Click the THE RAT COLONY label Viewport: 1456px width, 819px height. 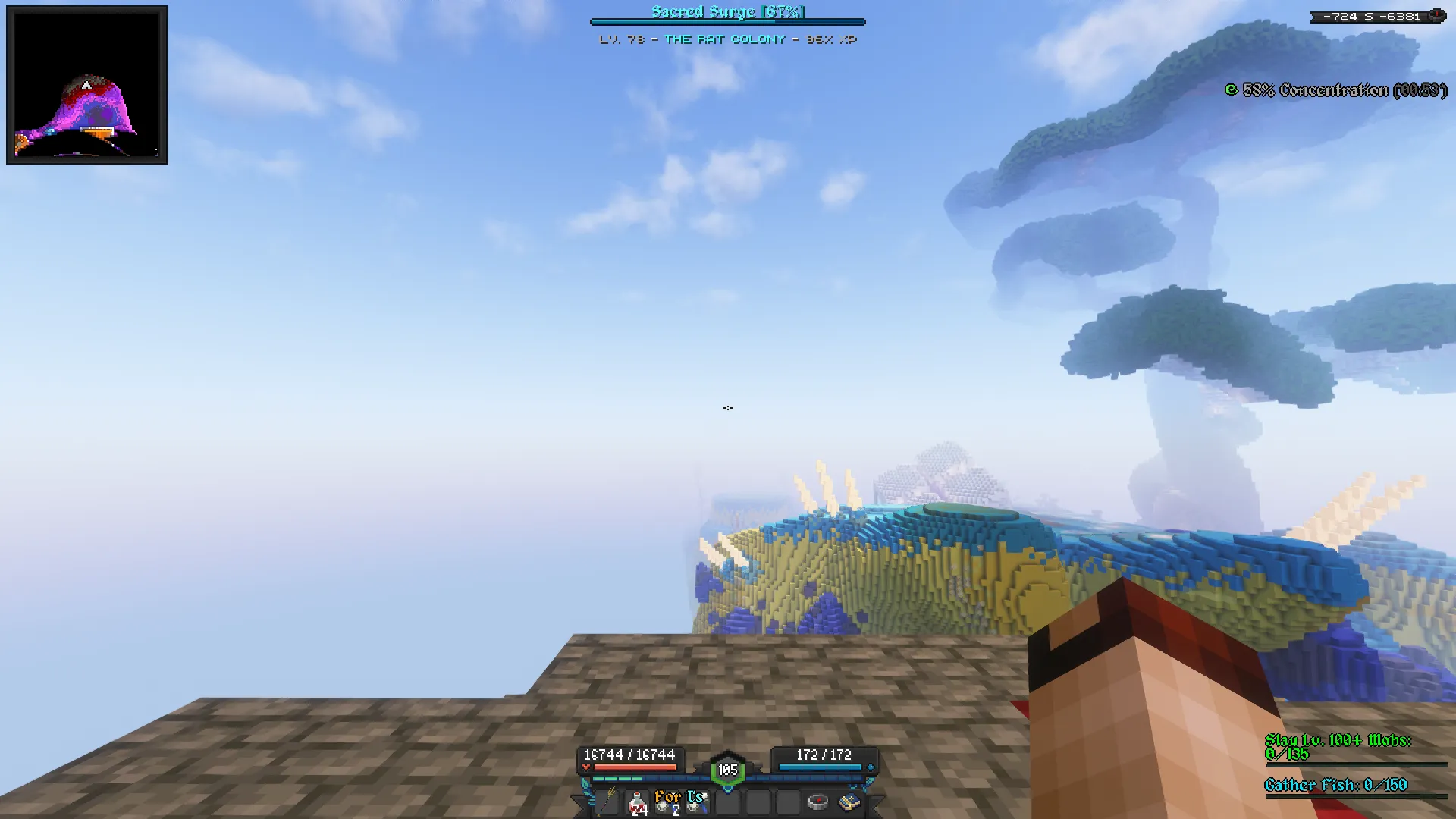coord(726,39)
